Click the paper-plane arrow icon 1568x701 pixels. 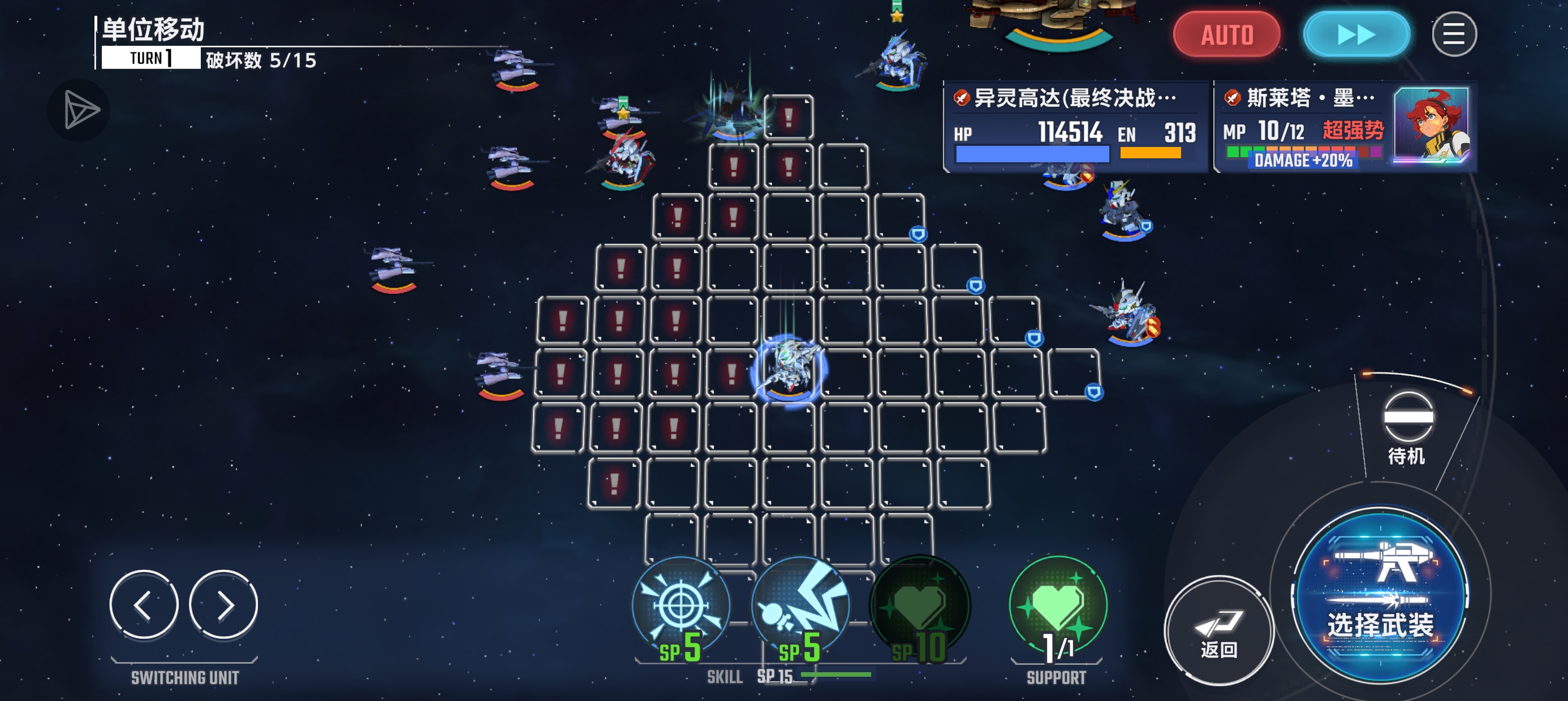[x=79, y=110]
